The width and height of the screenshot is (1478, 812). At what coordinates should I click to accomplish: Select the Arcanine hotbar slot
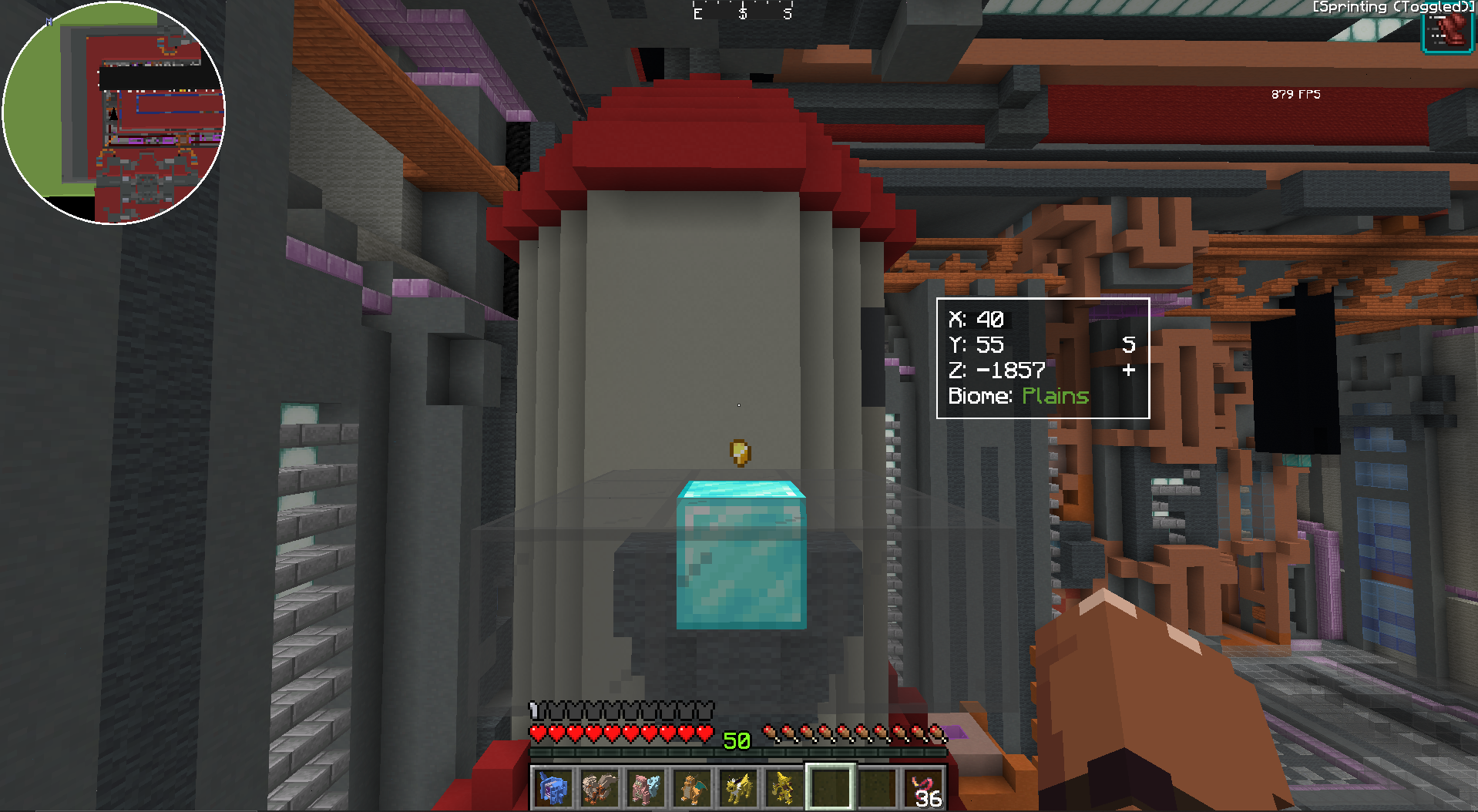tap(599, 788)
